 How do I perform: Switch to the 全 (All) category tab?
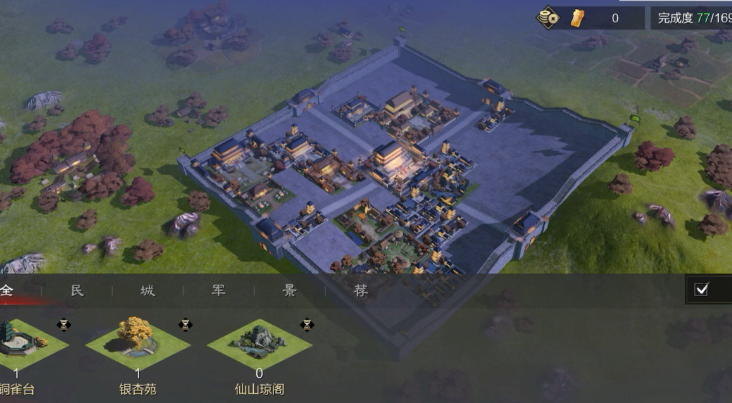(8, 290)
